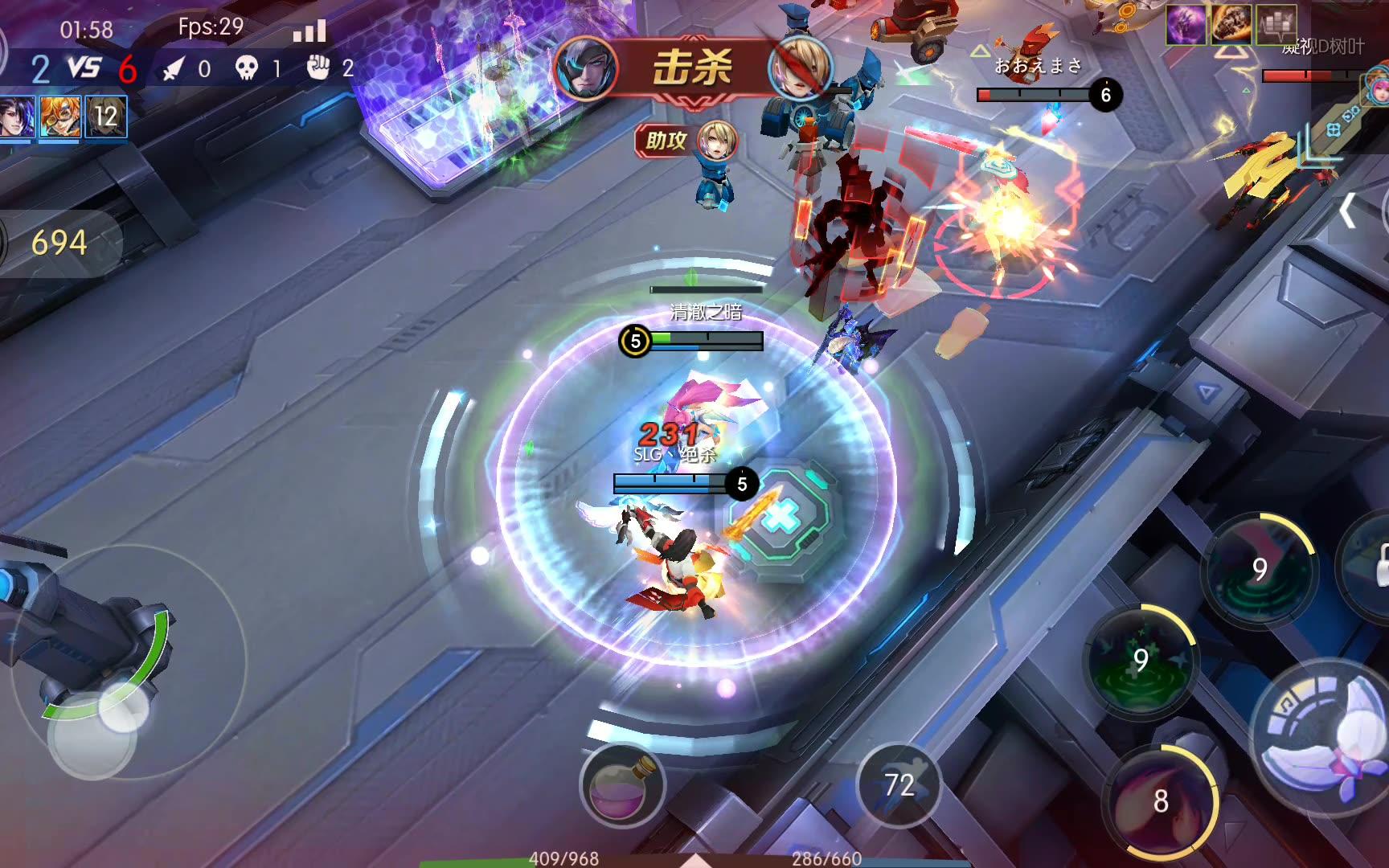
Task: Use the green sparkle skill with birds
Action: pyautogui.click(x=1141, y=661)
